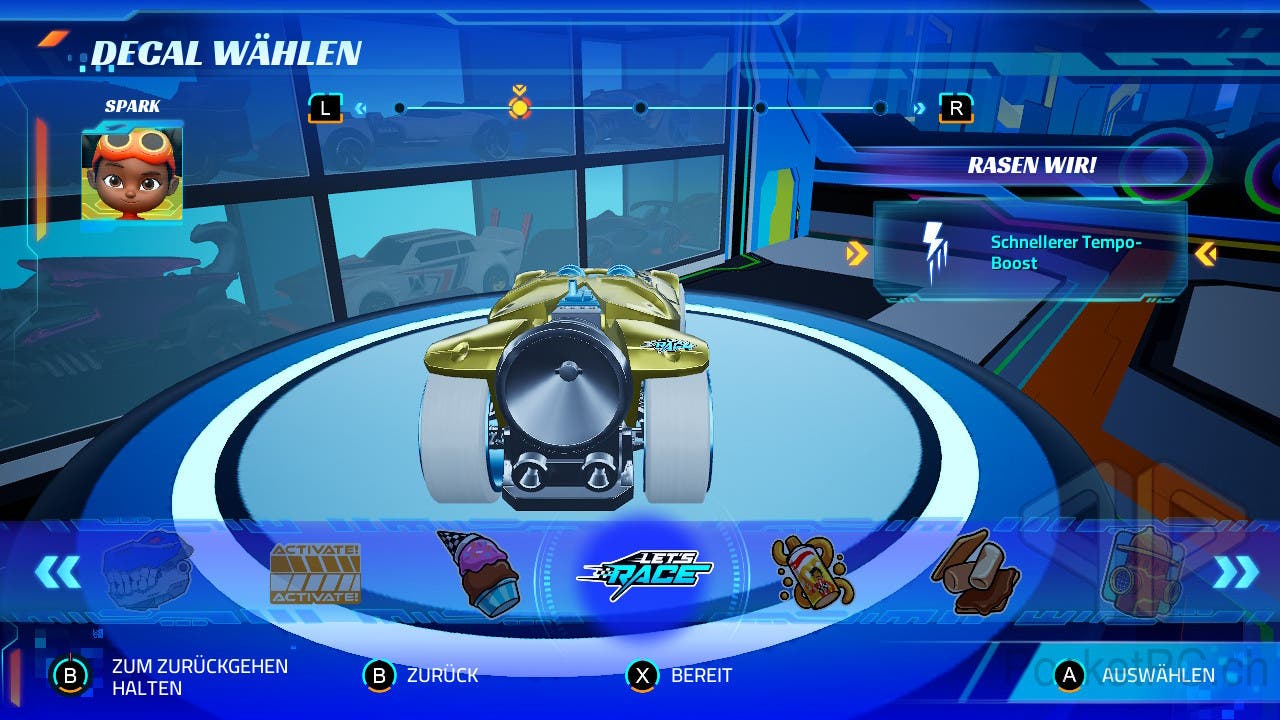Click yellow arrow left of Schnellerer Tempo-Boost
The height and width of the screenshot is (720, 1280).
[x=856, y=254]
